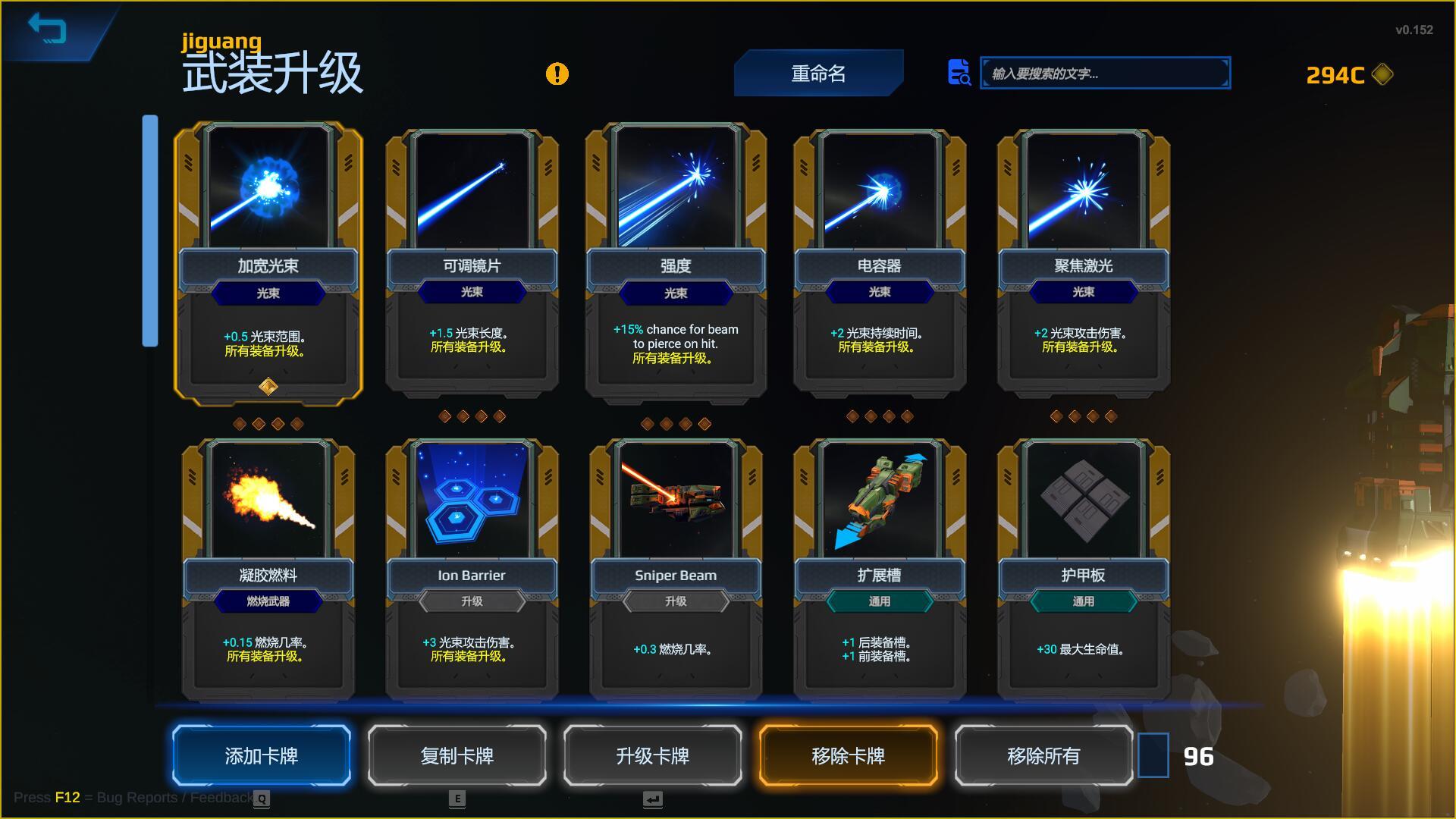Go back using the return arrow
The height and width of the screenshot is (819, 1456).
click(47, 30)
